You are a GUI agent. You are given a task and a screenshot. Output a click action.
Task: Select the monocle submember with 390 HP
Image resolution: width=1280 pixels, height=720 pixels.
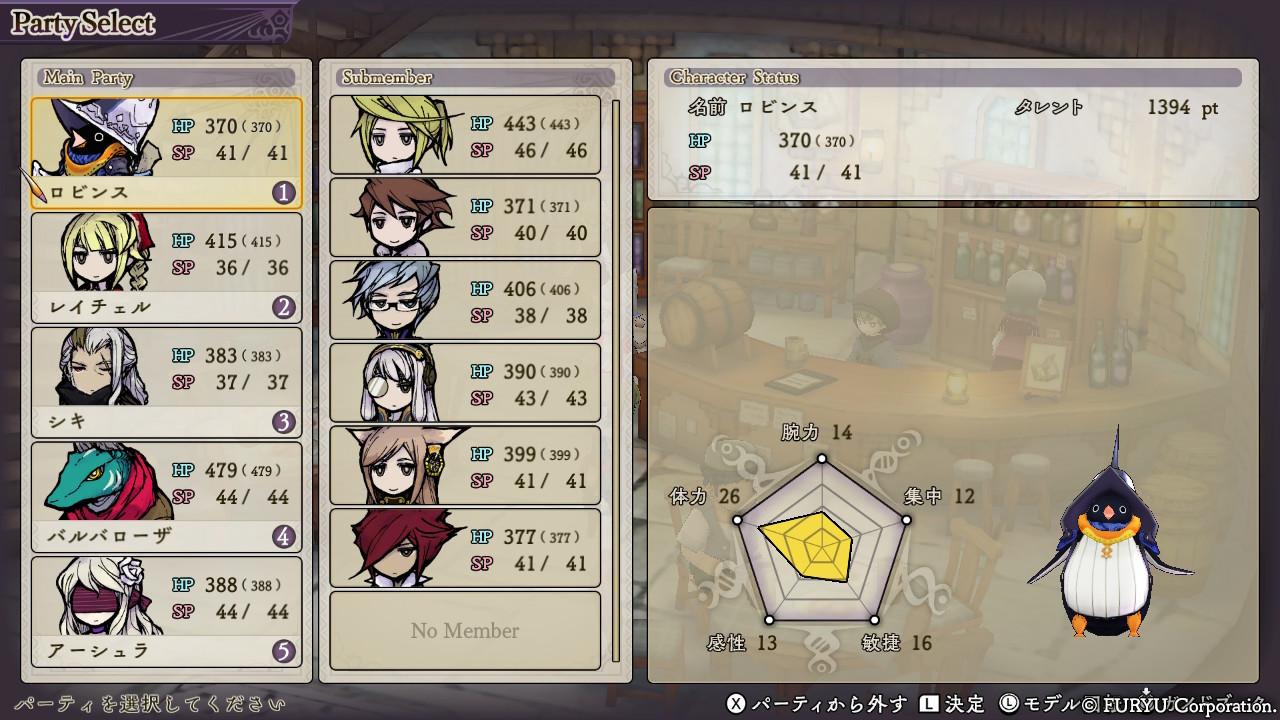[465, 383]
